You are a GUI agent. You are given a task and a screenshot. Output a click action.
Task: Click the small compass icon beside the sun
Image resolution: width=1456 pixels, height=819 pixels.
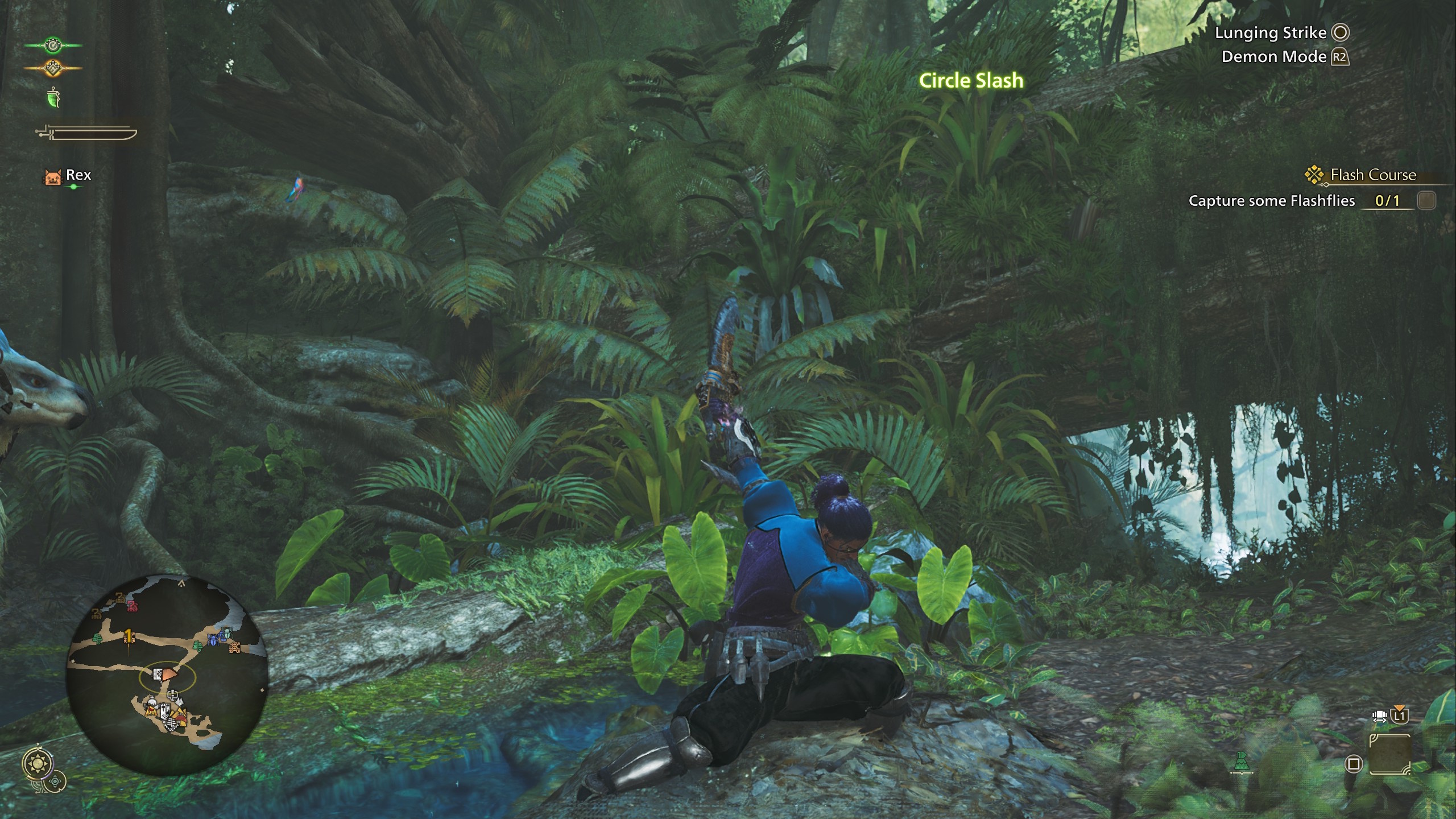[x=55, y=781]
